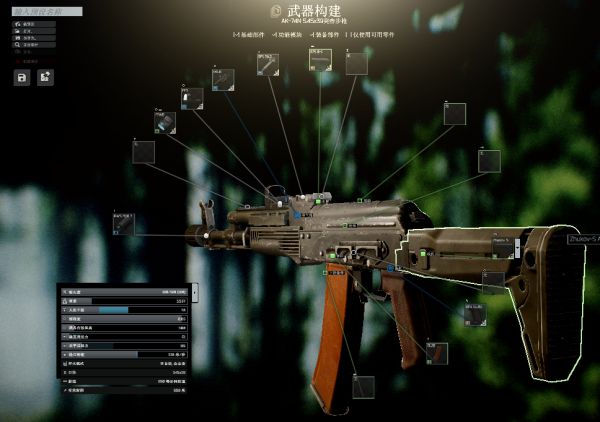The width and height of the screenshot is (600, 422).
Task: Click the save-as-new preset button
Action: pos(45,77)
